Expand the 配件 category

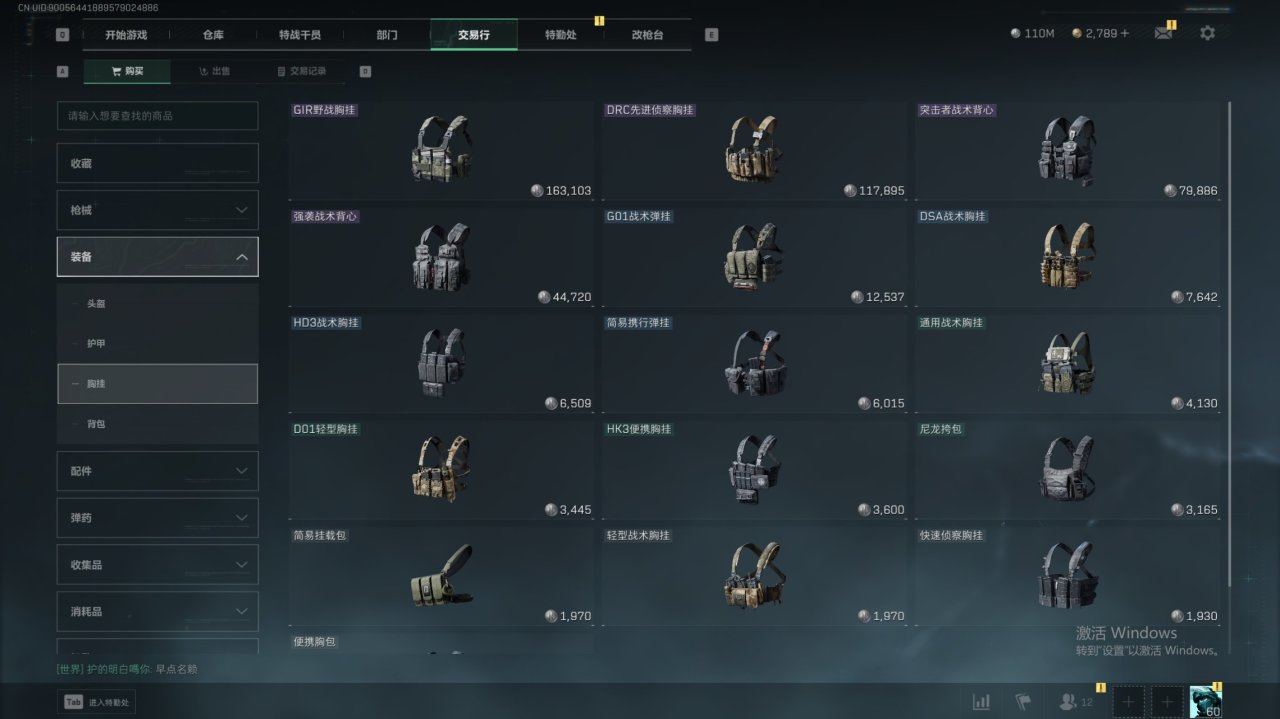point(158,471)
